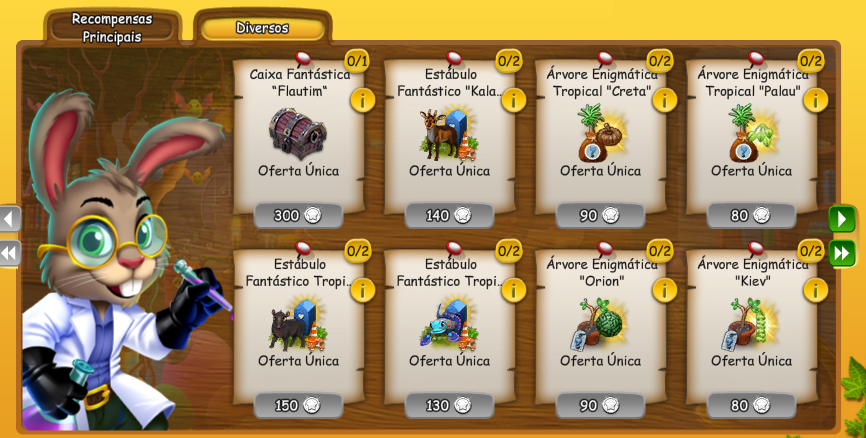
Task: Jump to the last page of offers
Action: click(842, 252)
